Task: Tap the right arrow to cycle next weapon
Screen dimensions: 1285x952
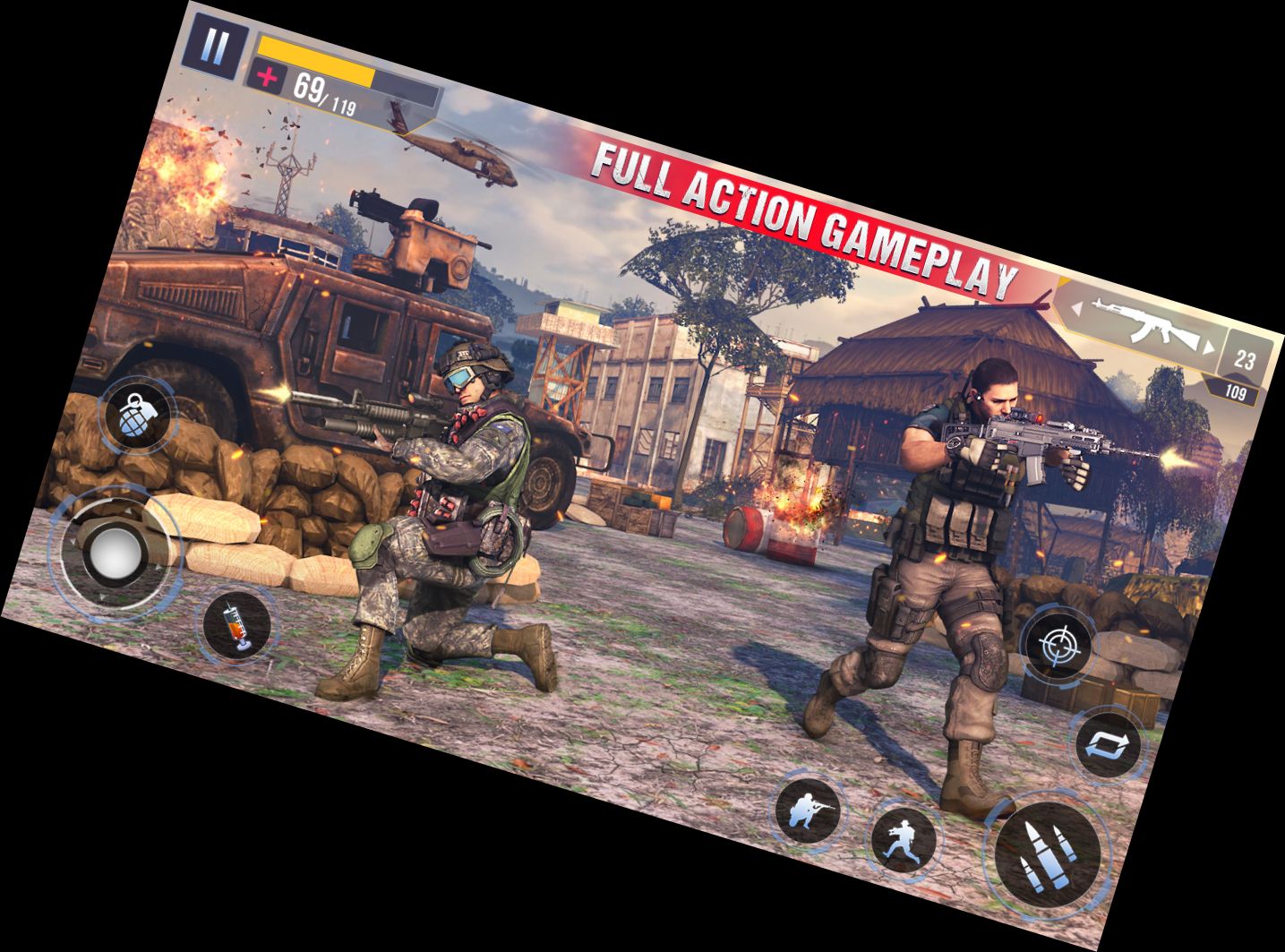Action: 1207,345
